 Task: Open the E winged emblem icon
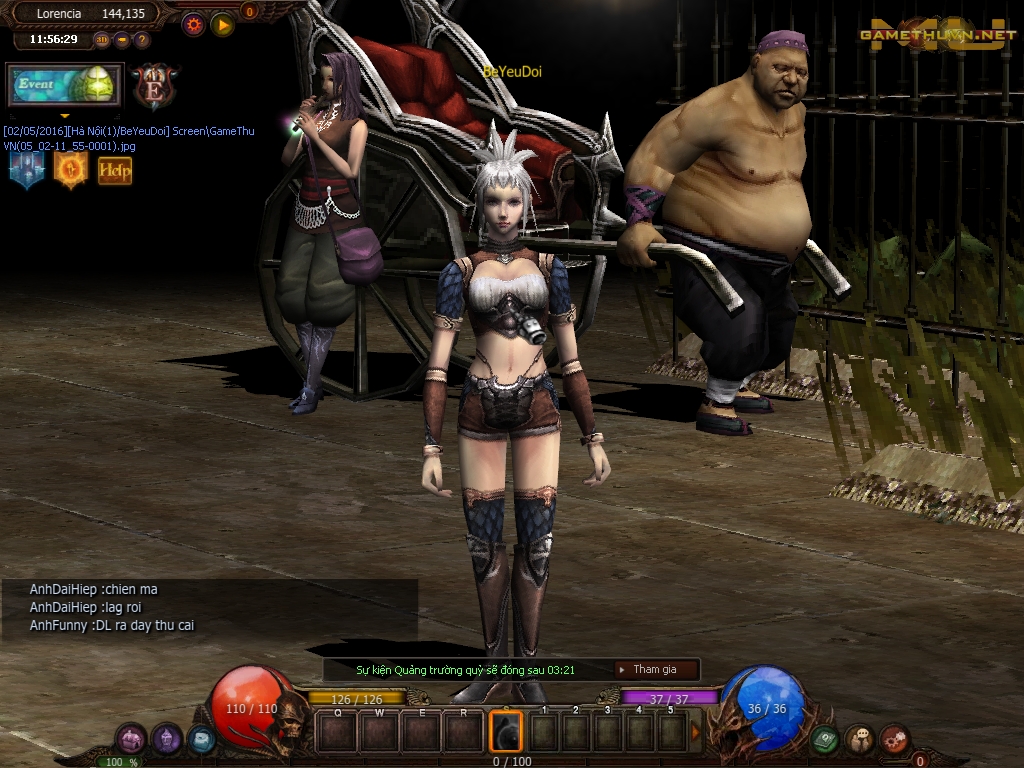tap(155, 86)
